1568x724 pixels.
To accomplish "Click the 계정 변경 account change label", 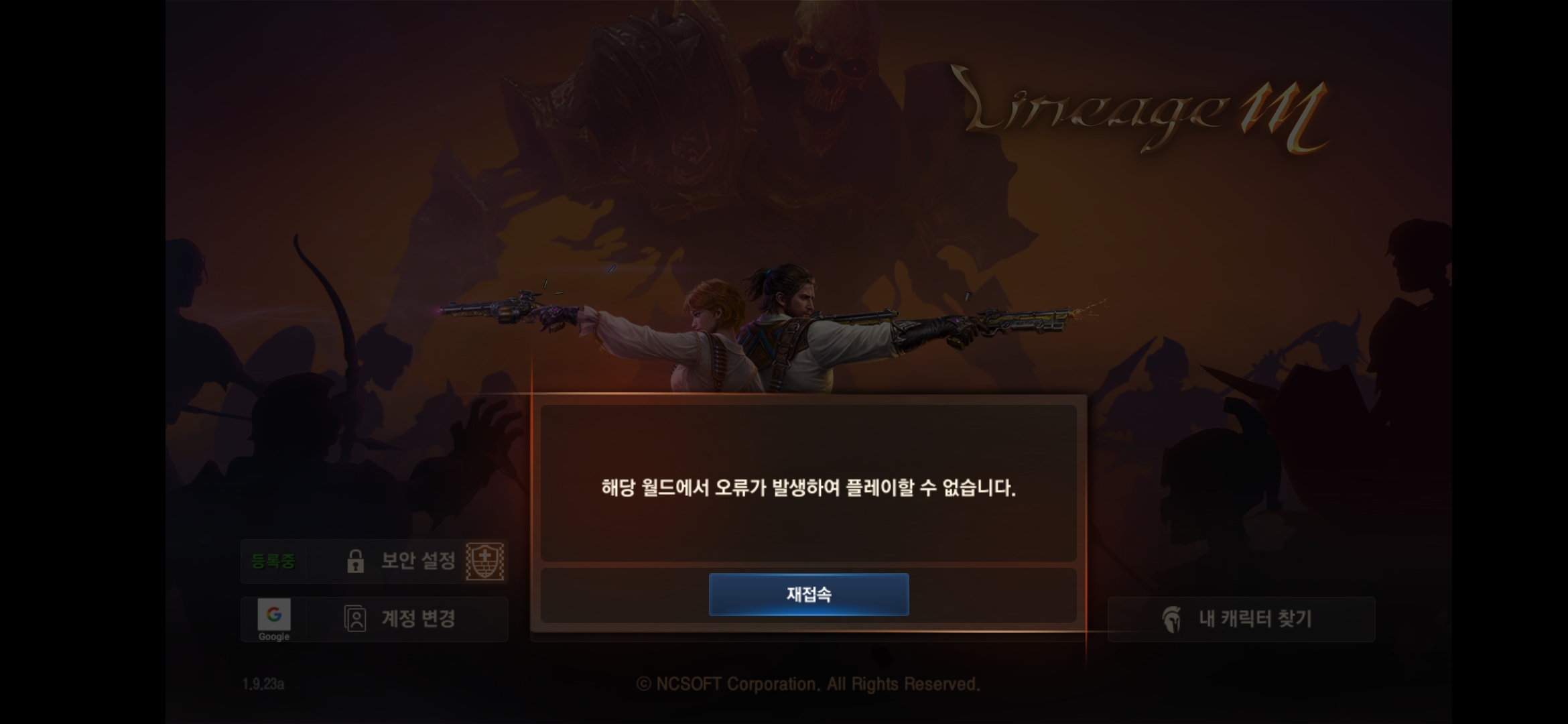I will coord(419,619).
